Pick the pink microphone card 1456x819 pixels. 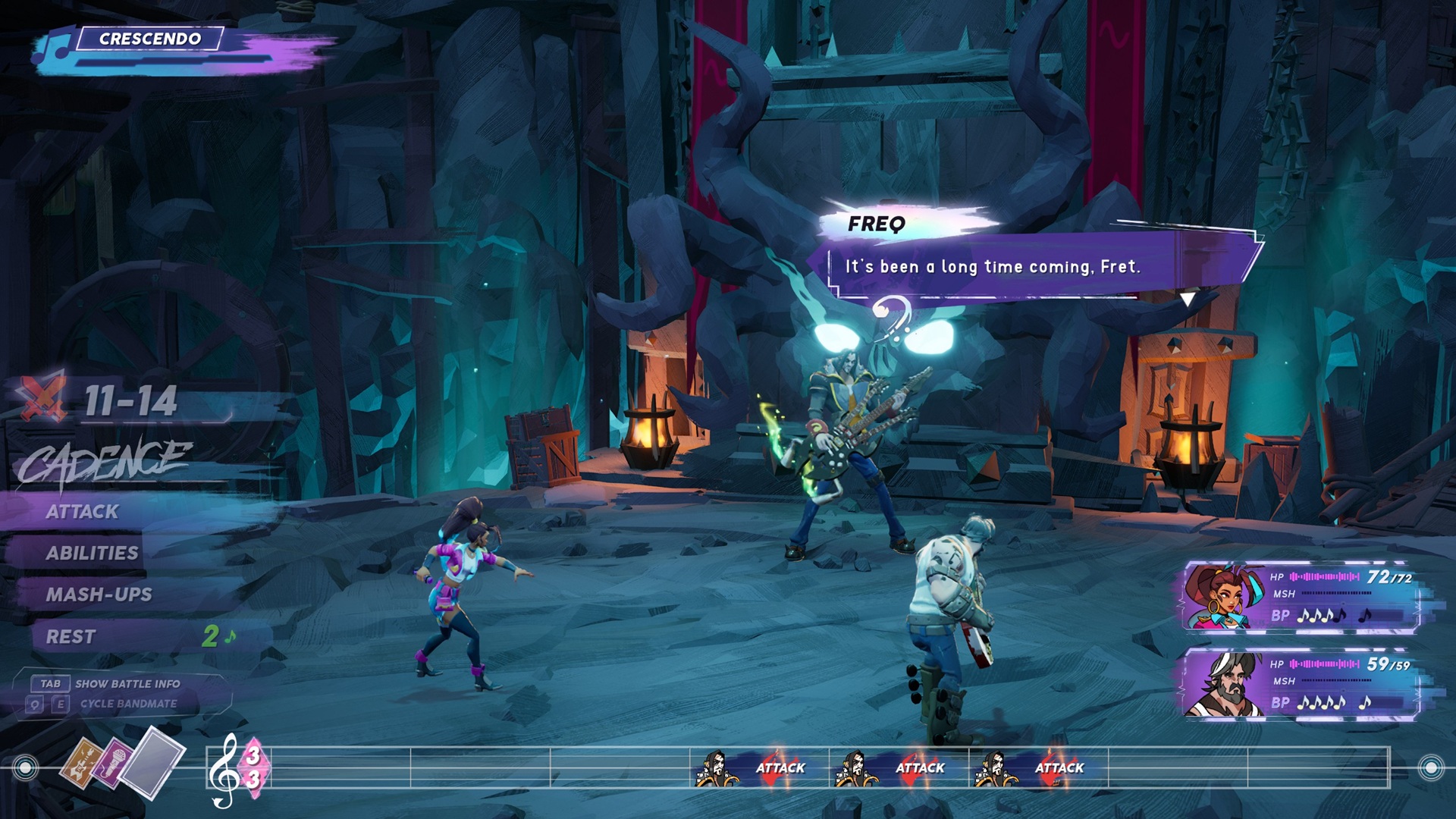point(110,763)
